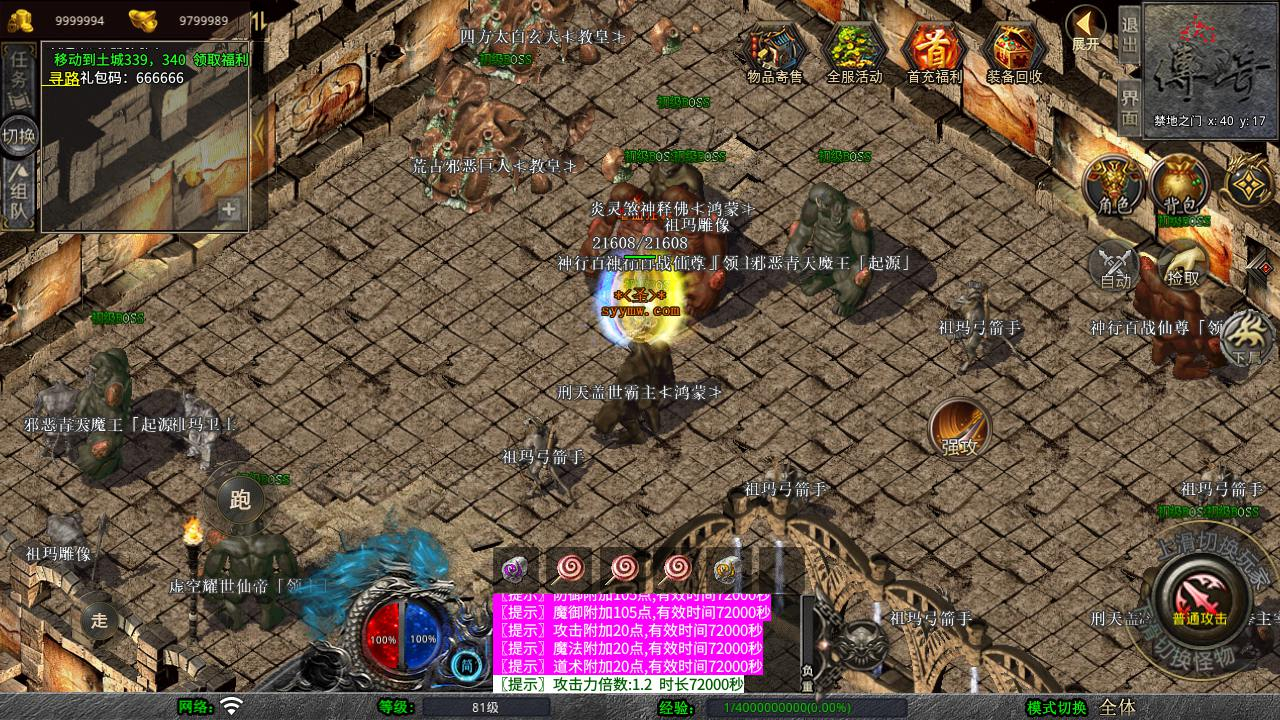The height and width of the screenshot is (720, 1280).
Task: Click the 展开 expand arrow
Action: pos(1085,28)
